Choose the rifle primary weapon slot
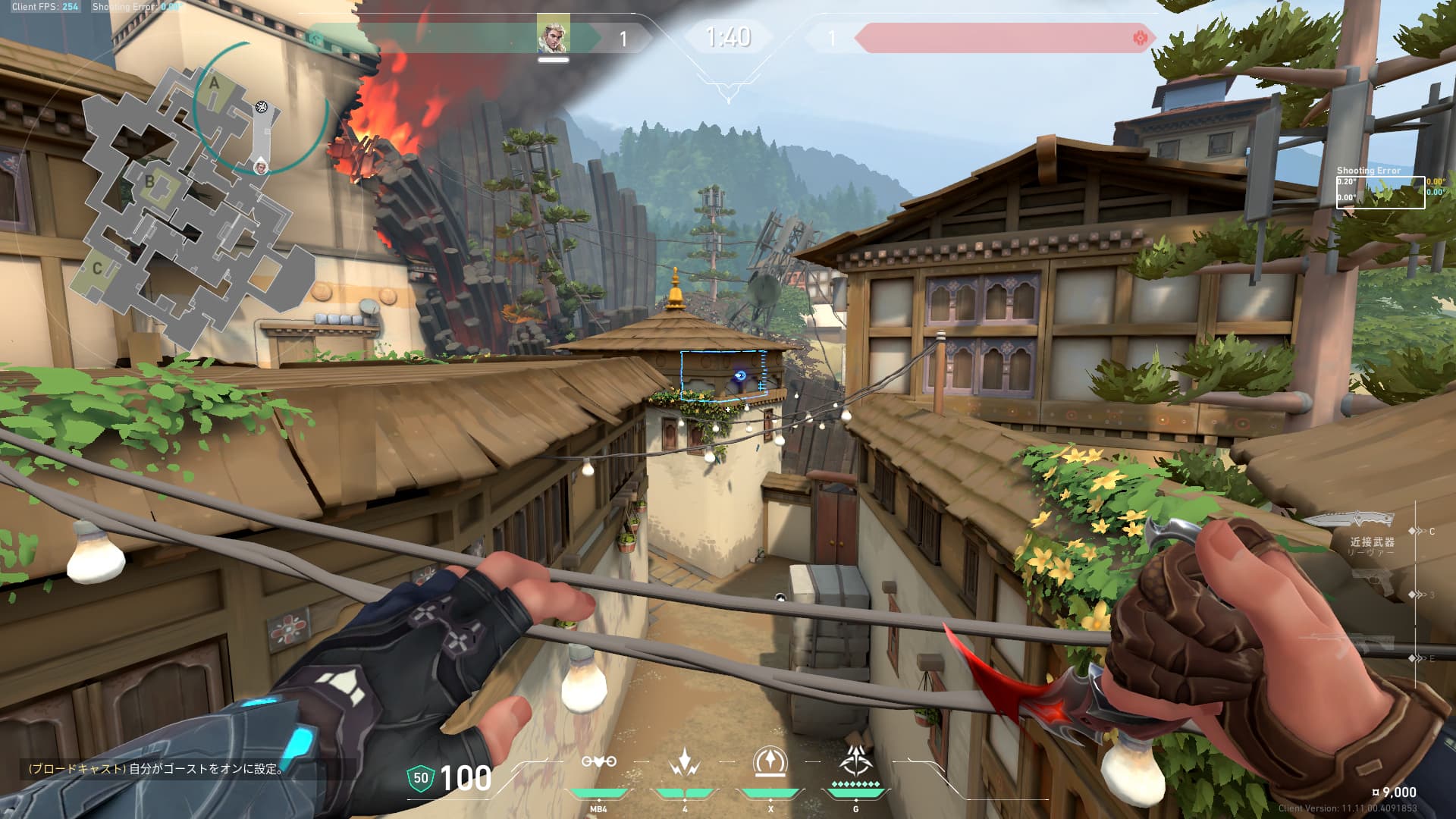 coord(1365,645)
